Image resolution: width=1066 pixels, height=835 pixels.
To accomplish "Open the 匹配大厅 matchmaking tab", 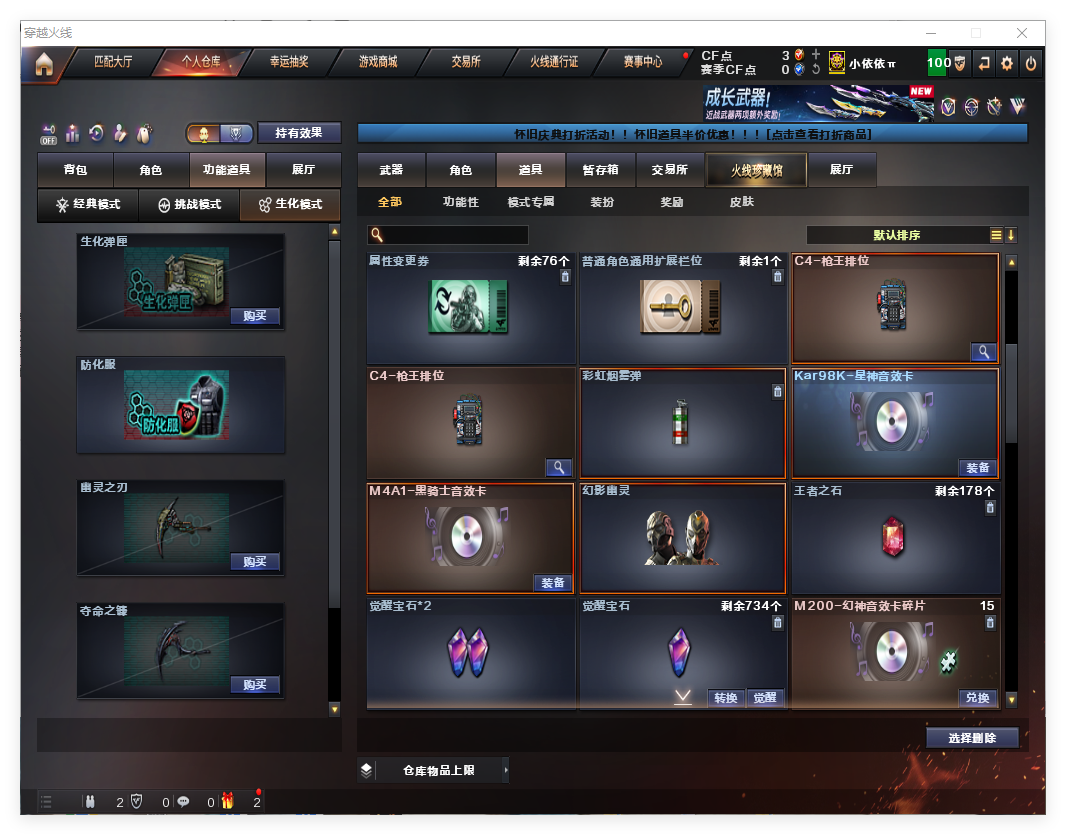I will point(112,62).
